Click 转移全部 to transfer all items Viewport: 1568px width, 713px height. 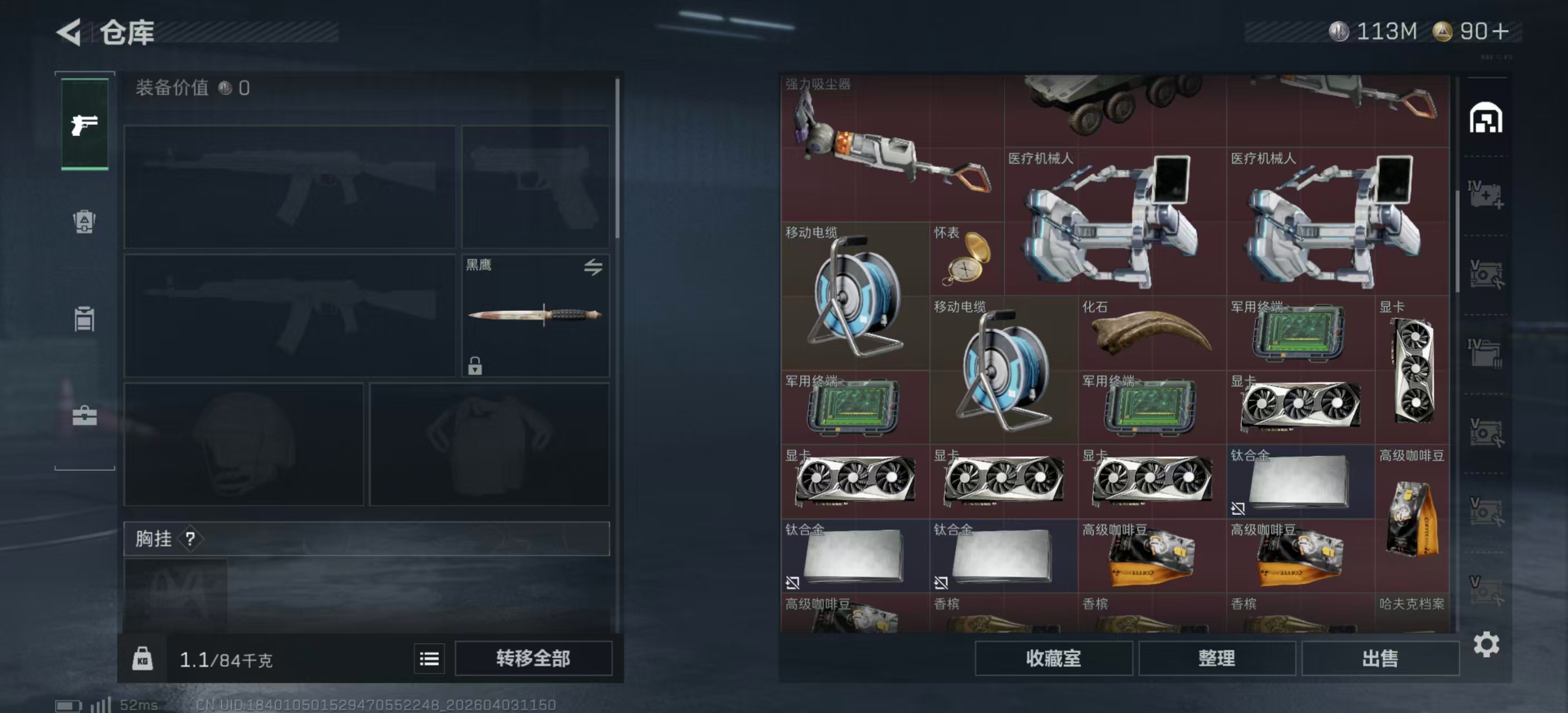(x=535, y=659)
